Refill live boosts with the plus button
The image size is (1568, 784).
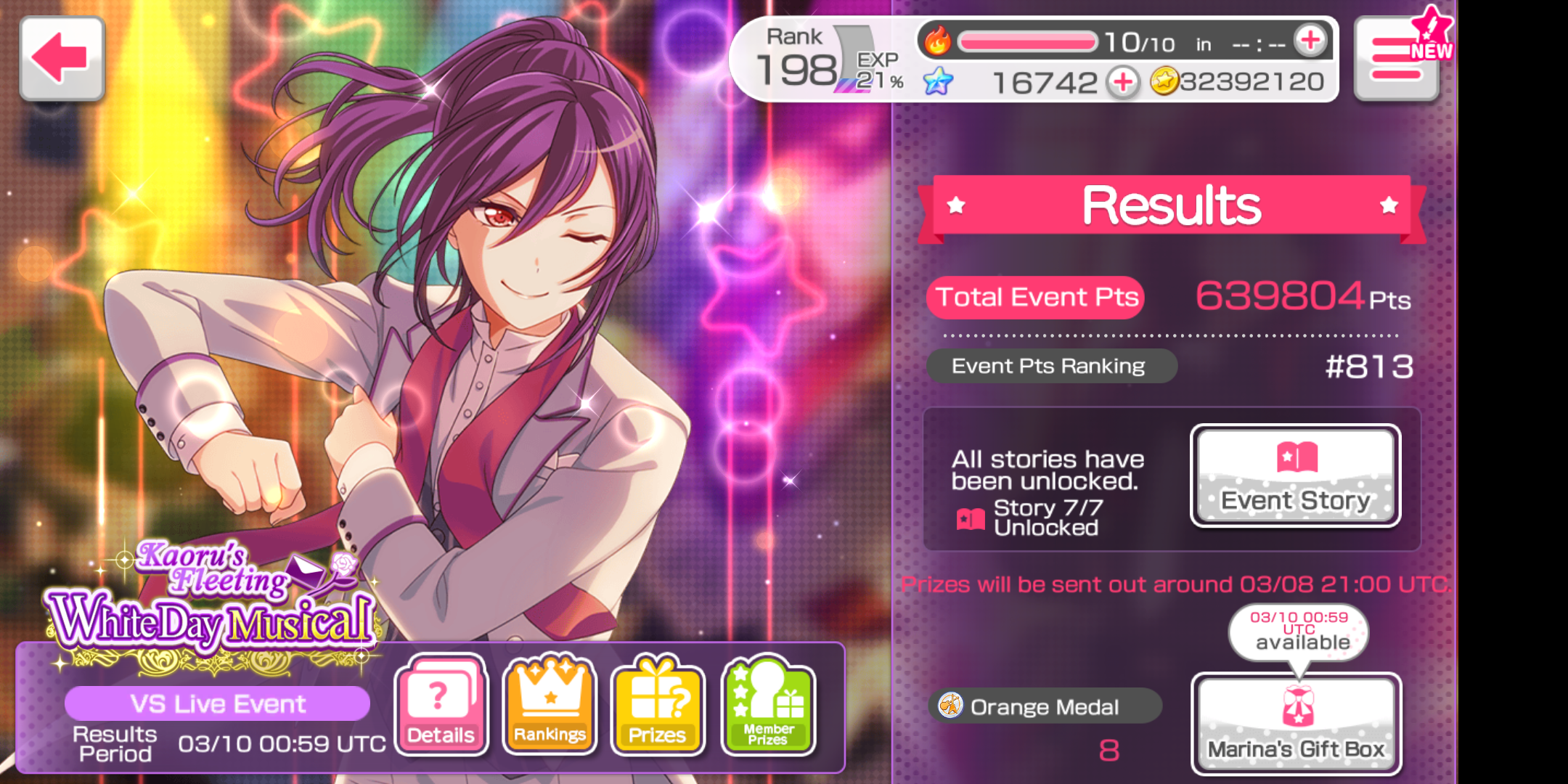tap(1310, 41)
